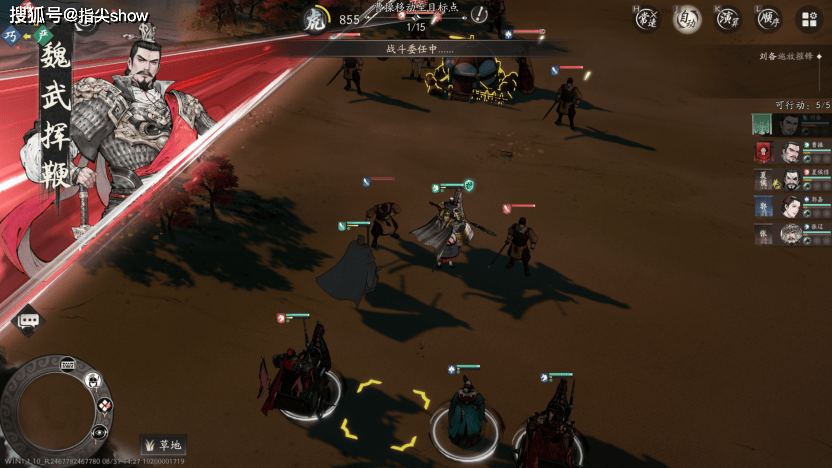832x468 pixels.
Task: Click the exclamation objective icon
Action: tap(479, 14)
